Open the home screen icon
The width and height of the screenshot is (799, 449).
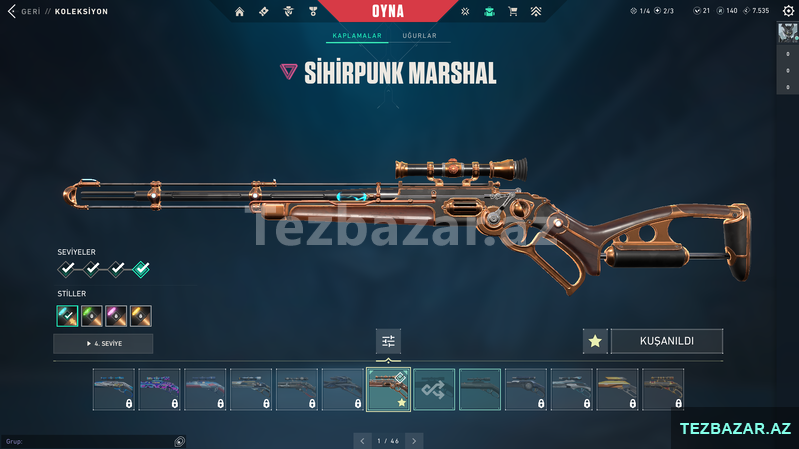pyautogui.click(x=239, y=12)
